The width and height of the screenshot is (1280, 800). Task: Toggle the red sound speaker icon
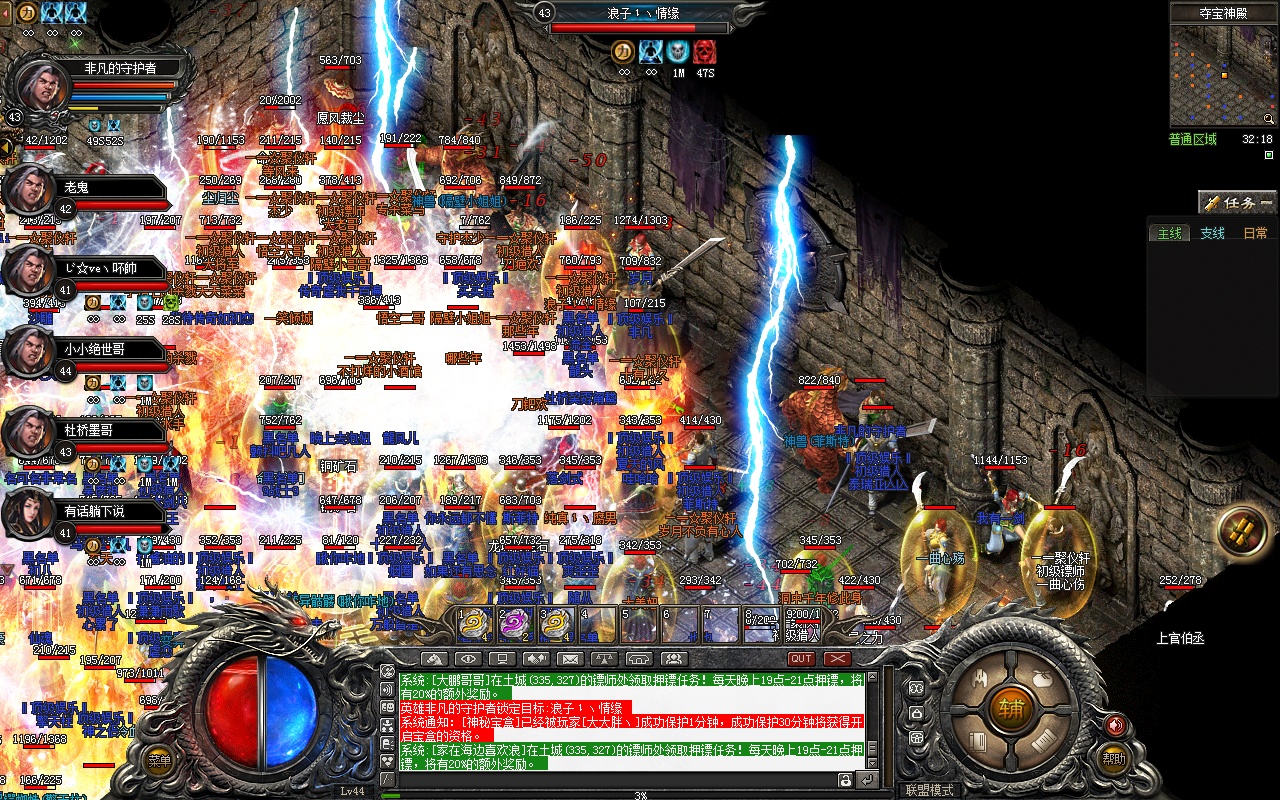point(1116,725)
